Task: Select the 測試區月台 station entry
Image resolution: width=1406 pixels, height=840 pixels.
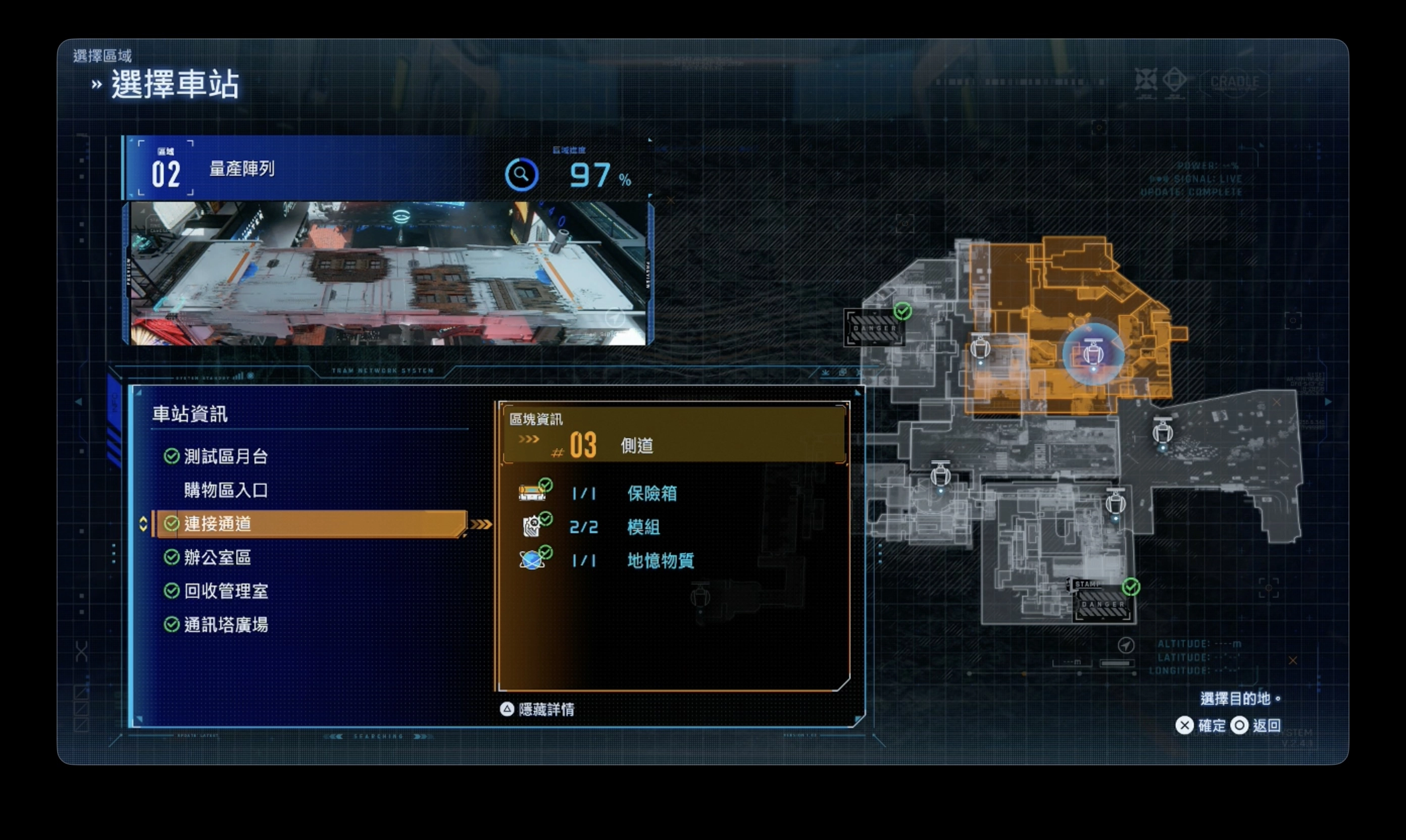Action: coord(225,456)
